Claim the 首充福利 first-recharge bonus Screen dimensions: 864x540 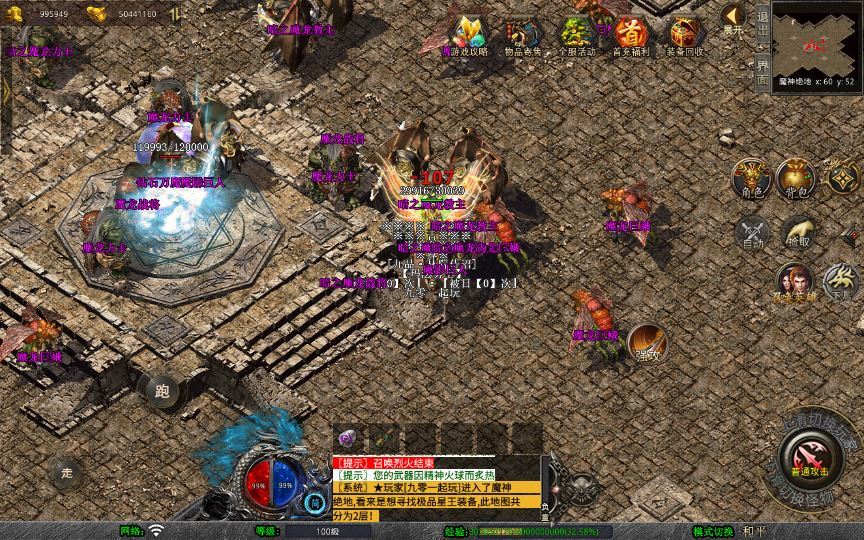[x=631, y=33]
